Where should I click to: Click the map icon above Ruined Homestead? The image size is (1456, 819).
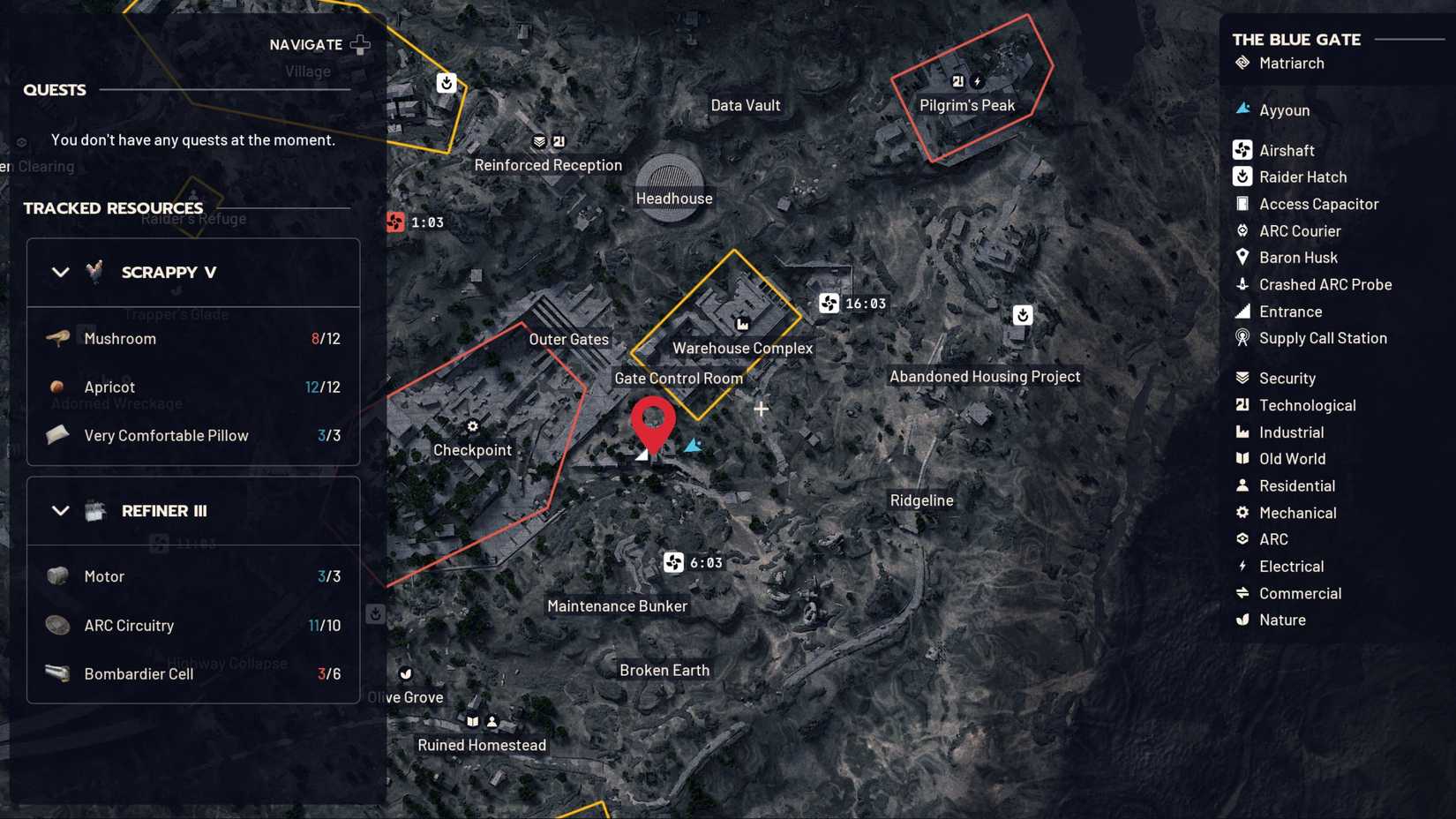click(x=474, y=721)
